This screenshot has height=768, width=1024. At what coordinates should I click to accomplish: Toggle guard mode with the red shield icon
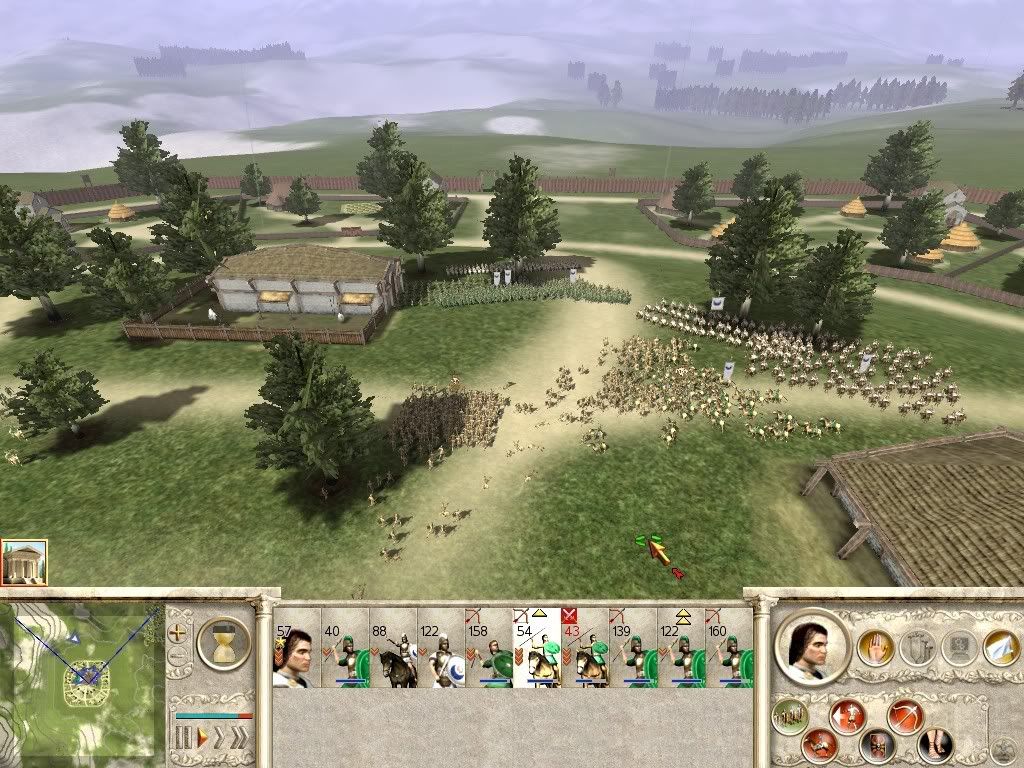click(x=879, y=745)
